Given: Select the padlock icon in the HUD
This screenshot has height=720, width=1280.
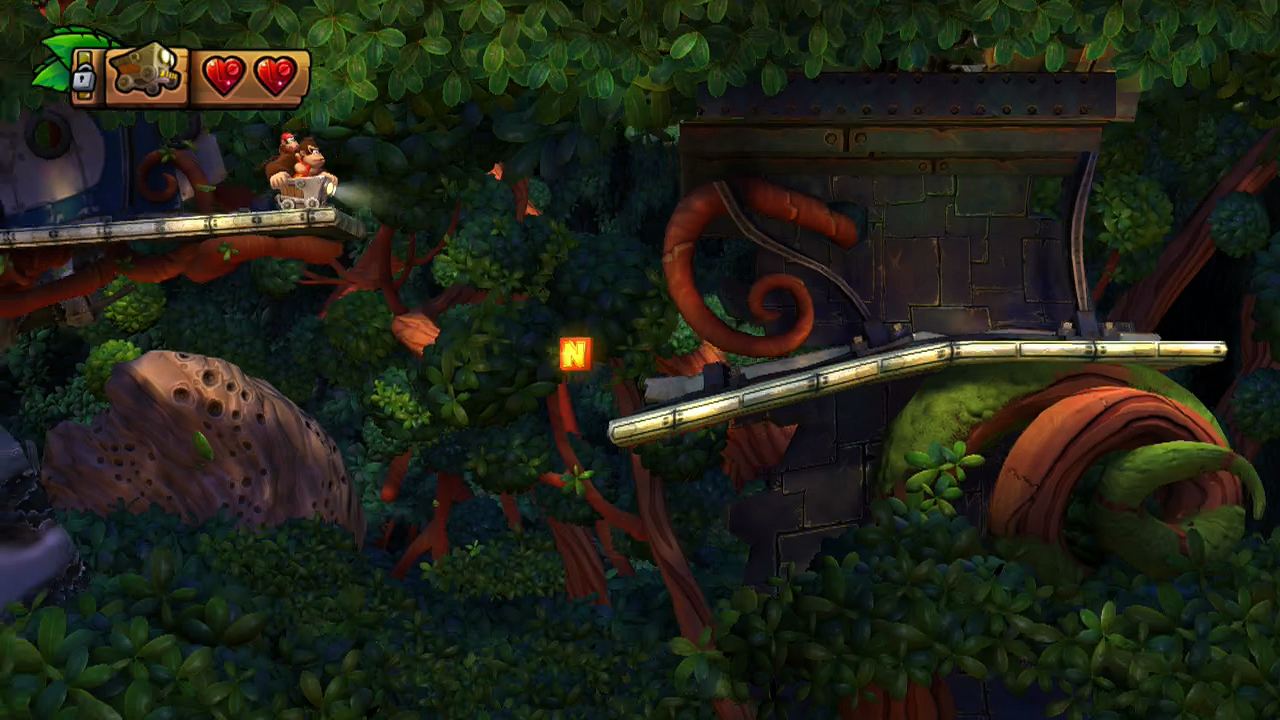Looking at the screenshot, I should [82, 77].
